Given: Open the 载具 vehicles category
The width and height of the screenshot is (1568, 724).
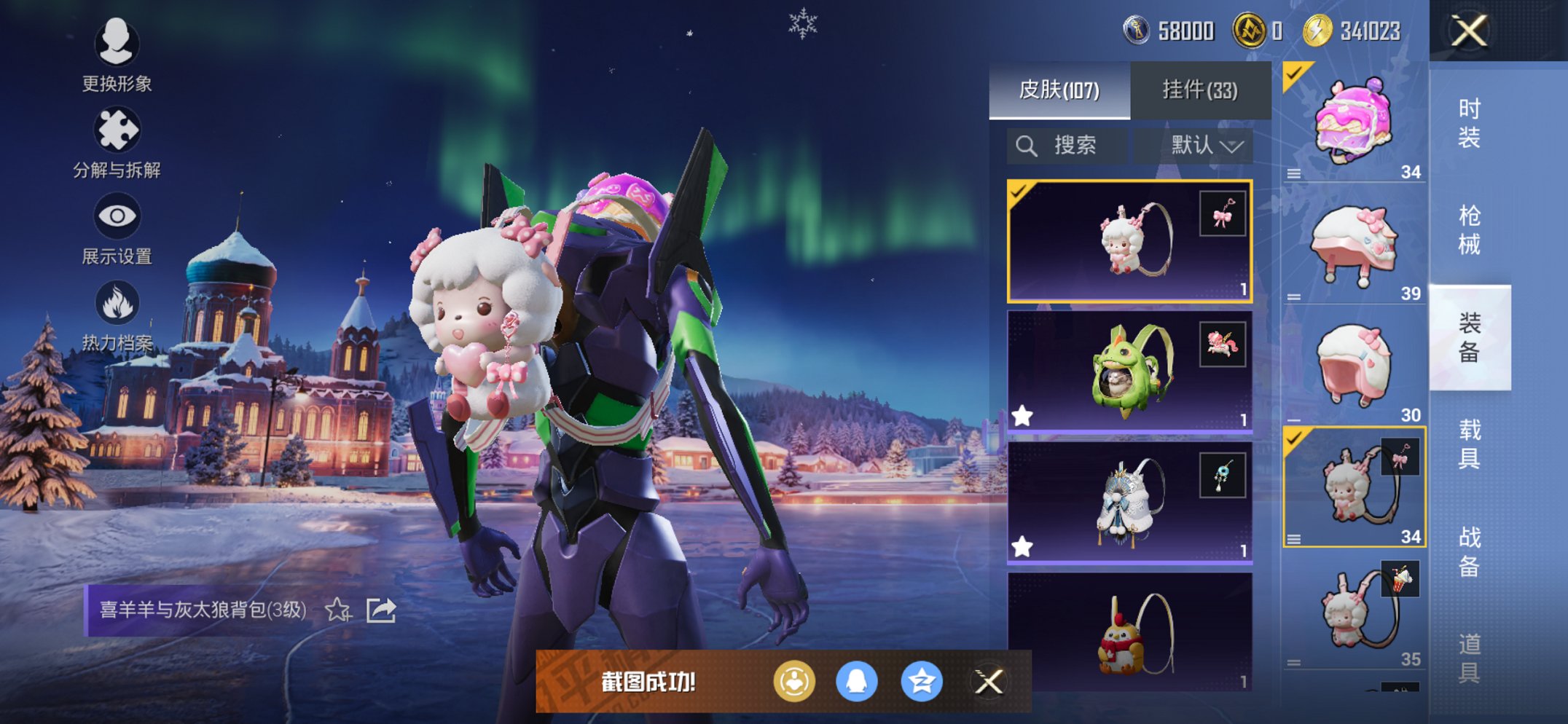Looking at the screenshot, I should (x=1469, y=444).
